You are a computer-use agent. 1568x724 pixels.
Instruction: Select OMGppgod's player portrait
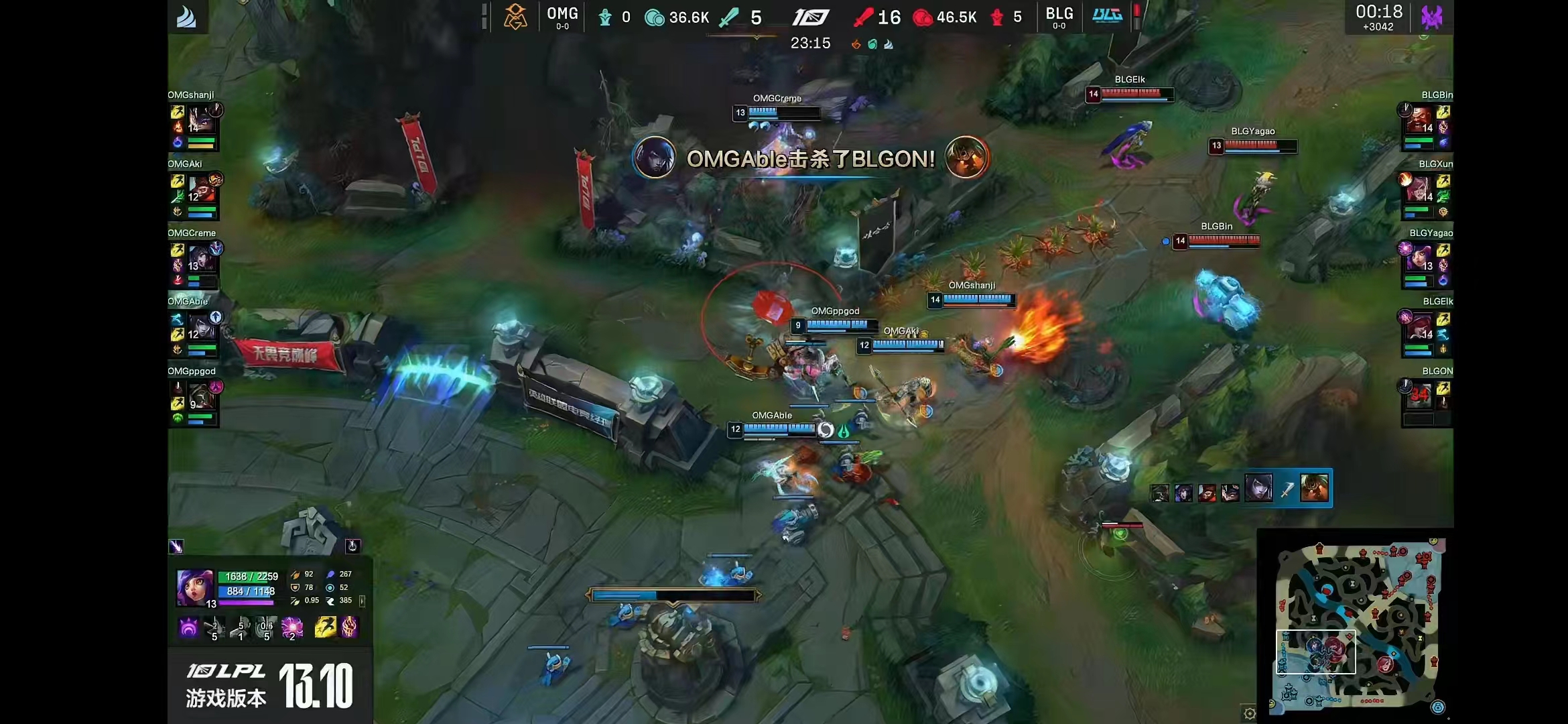coord(201,396)
